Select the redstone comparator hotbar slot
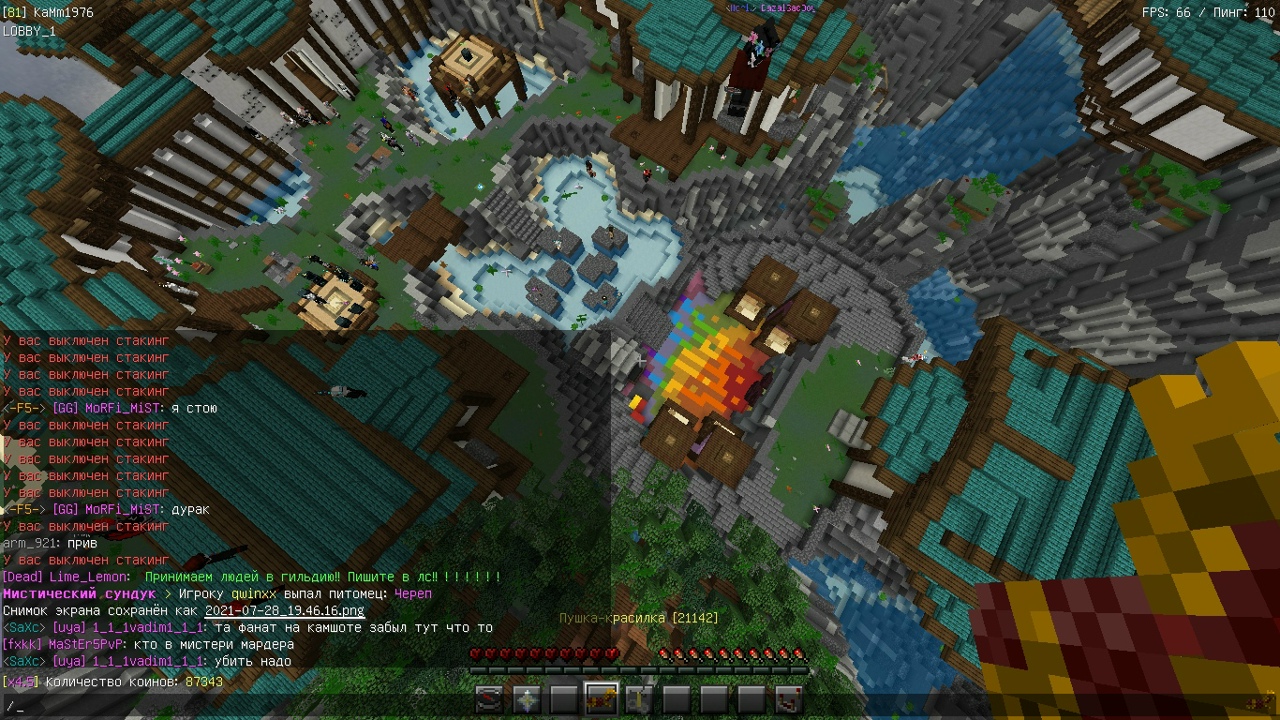This screenshot has width=1280, height=720. tap(788, 700)
